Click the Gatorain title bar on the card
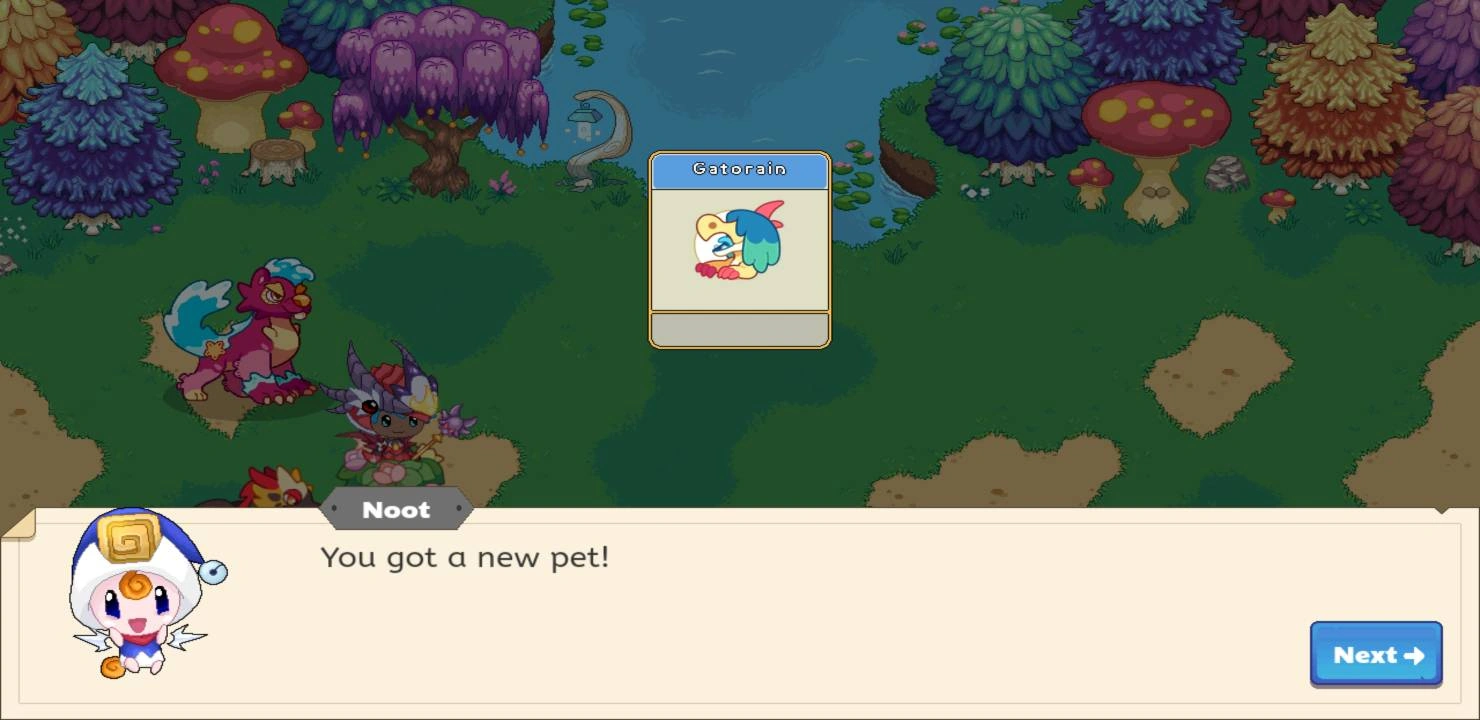The height and width of the screenshot is (720, 1480). tap(740, 168)
